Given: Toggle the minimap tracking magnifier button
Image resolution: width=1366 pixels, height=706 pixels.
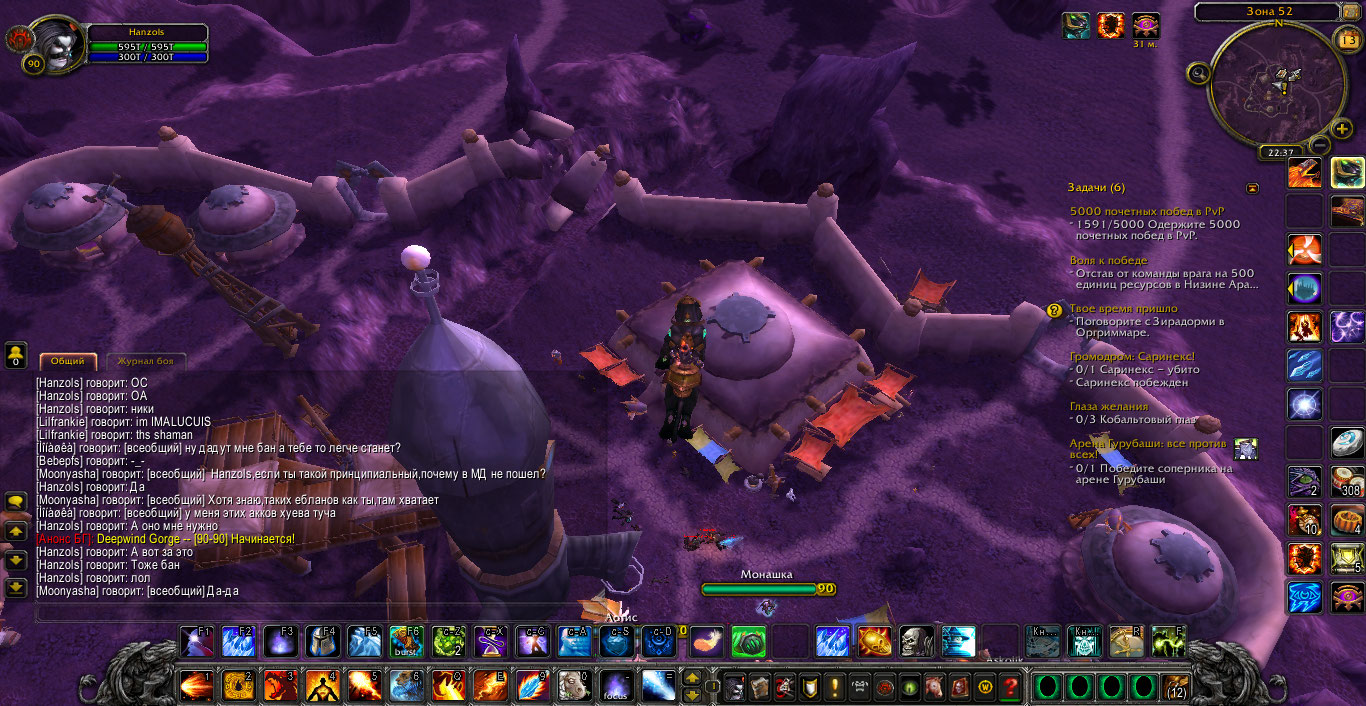Looking at the screenshot, I should 1196,72.
